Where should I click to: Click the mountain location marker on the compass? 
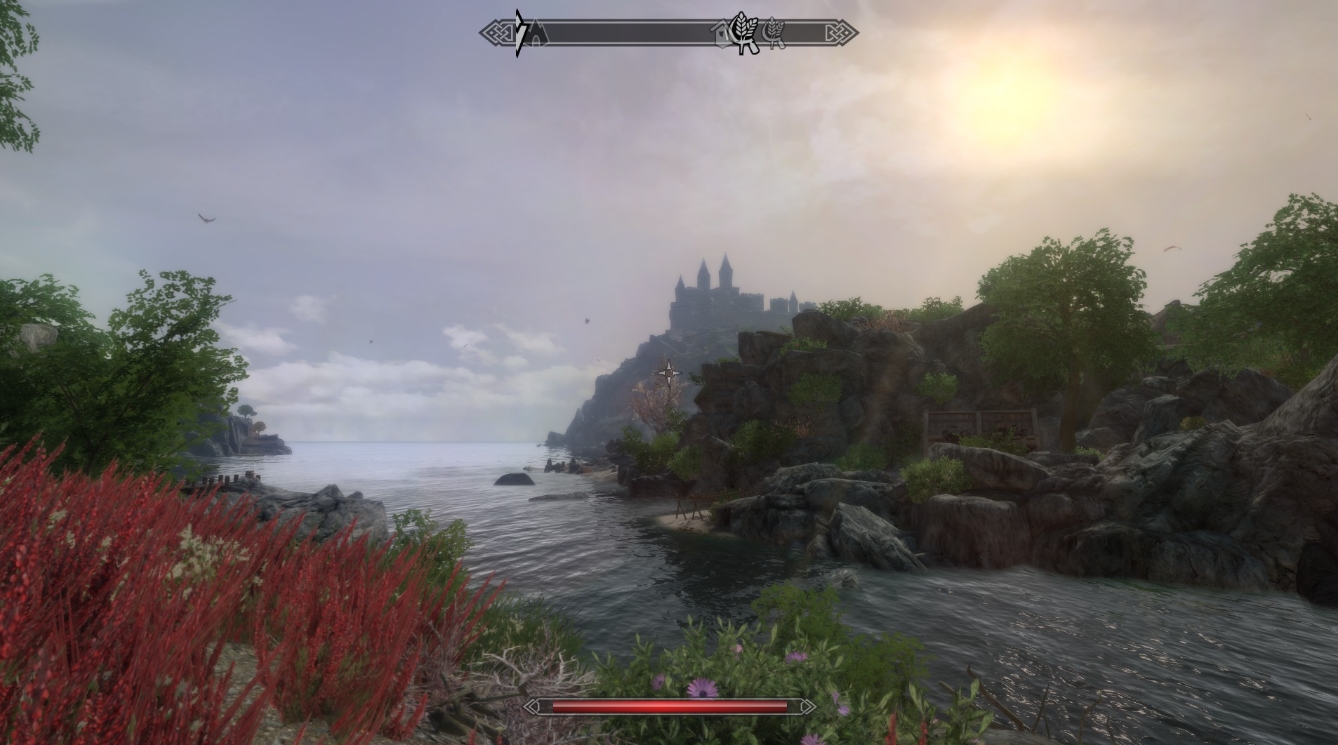(537, 33)
